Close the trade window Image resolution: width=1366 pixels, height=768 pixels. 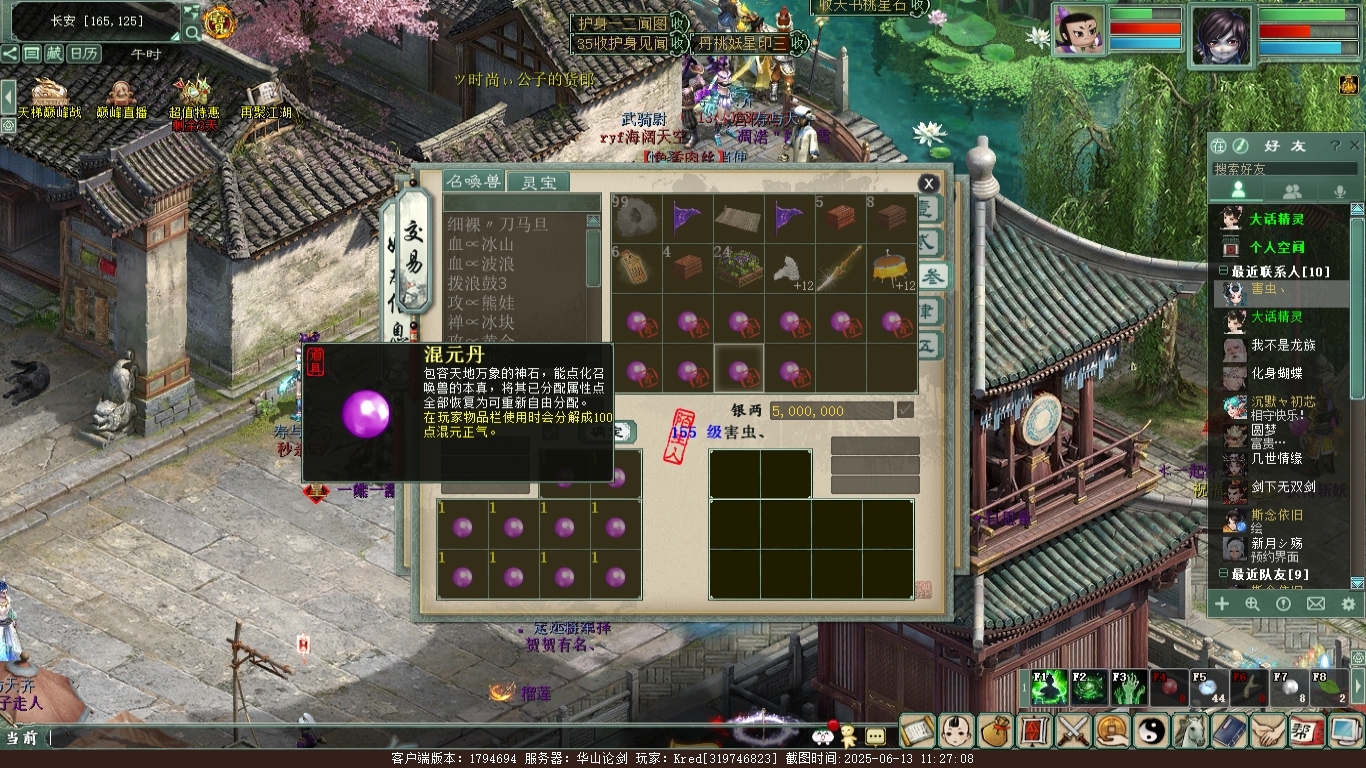(x=928, y=183)
